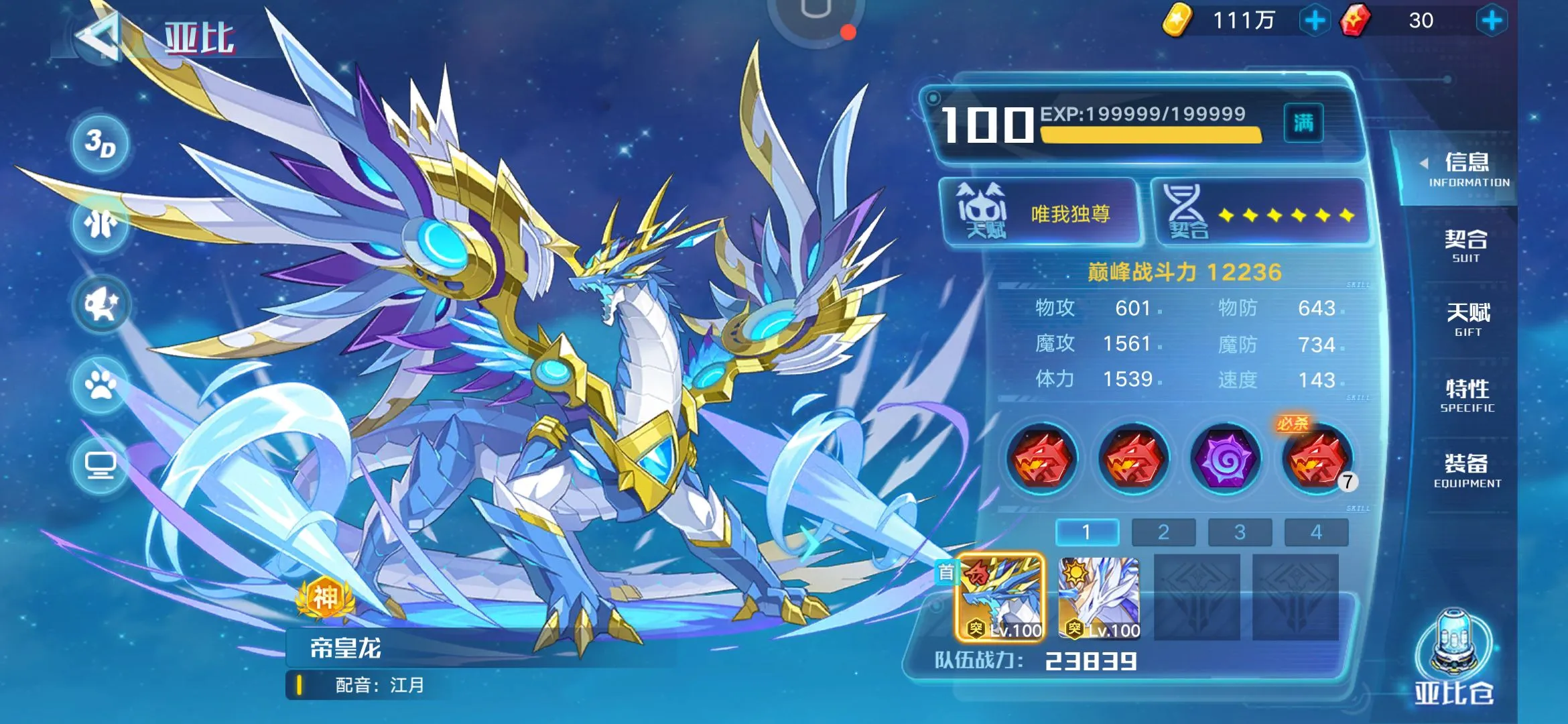Select the purple spiral skill icon

point(1226,459)
